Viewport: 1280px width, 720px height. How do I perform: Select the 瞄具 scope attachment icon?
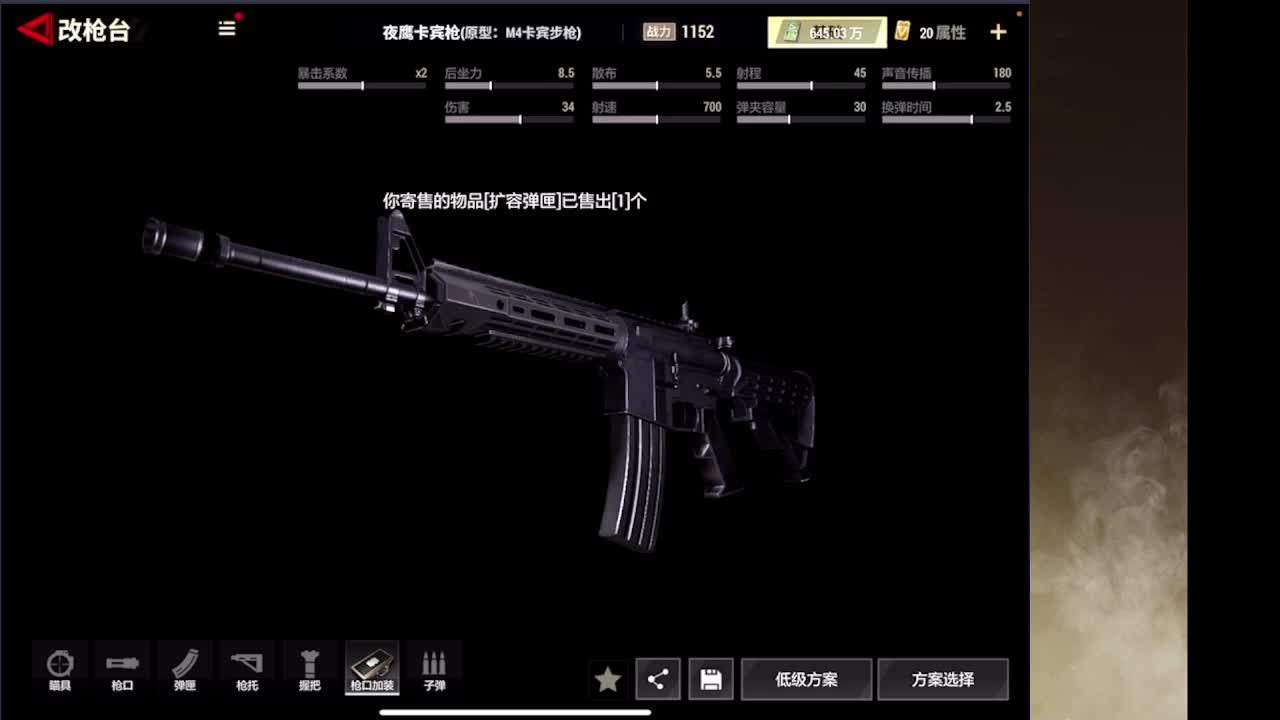click(59, 668)
